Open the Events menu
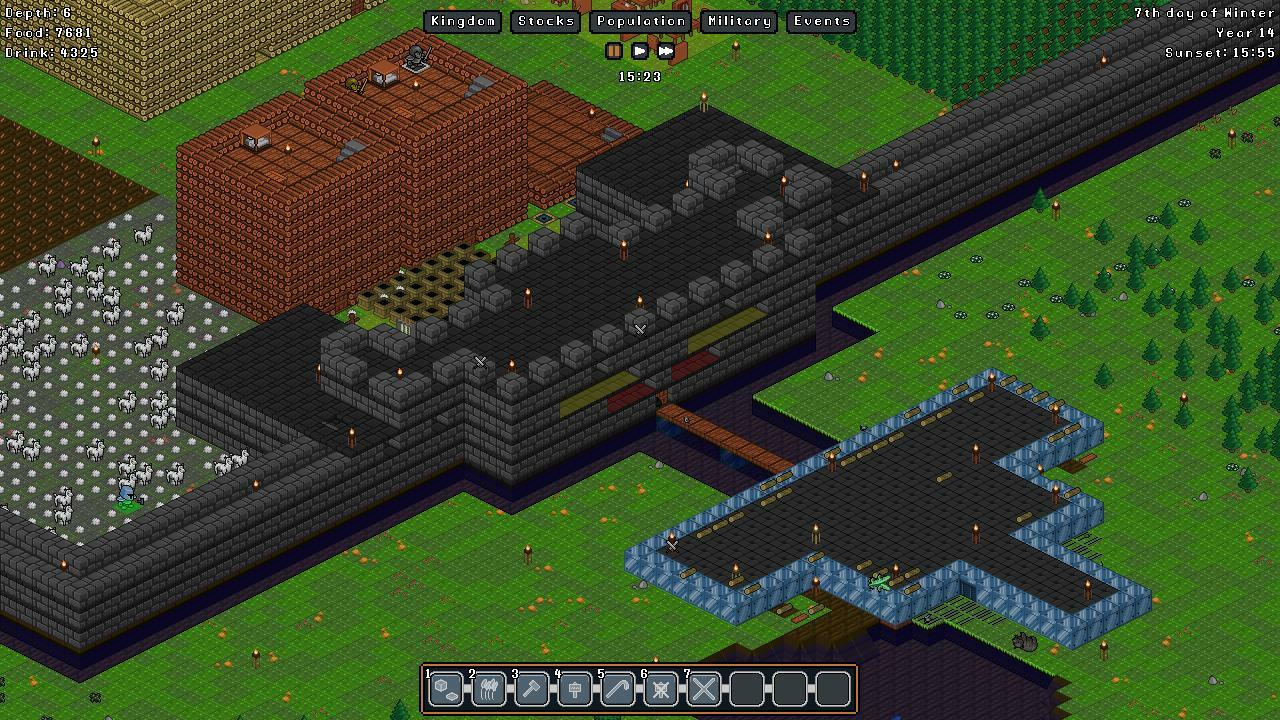1280x720 pixels. (820, 20)
